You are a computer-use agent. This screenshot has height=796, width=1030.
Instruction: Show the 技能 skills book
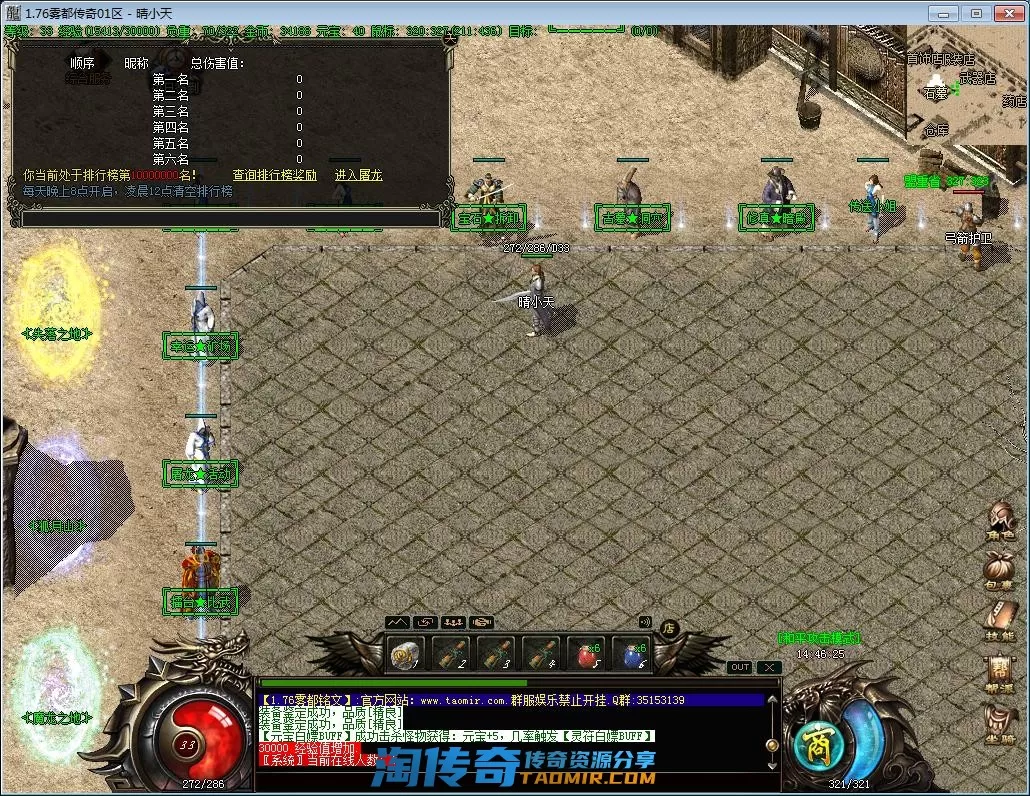999,620
